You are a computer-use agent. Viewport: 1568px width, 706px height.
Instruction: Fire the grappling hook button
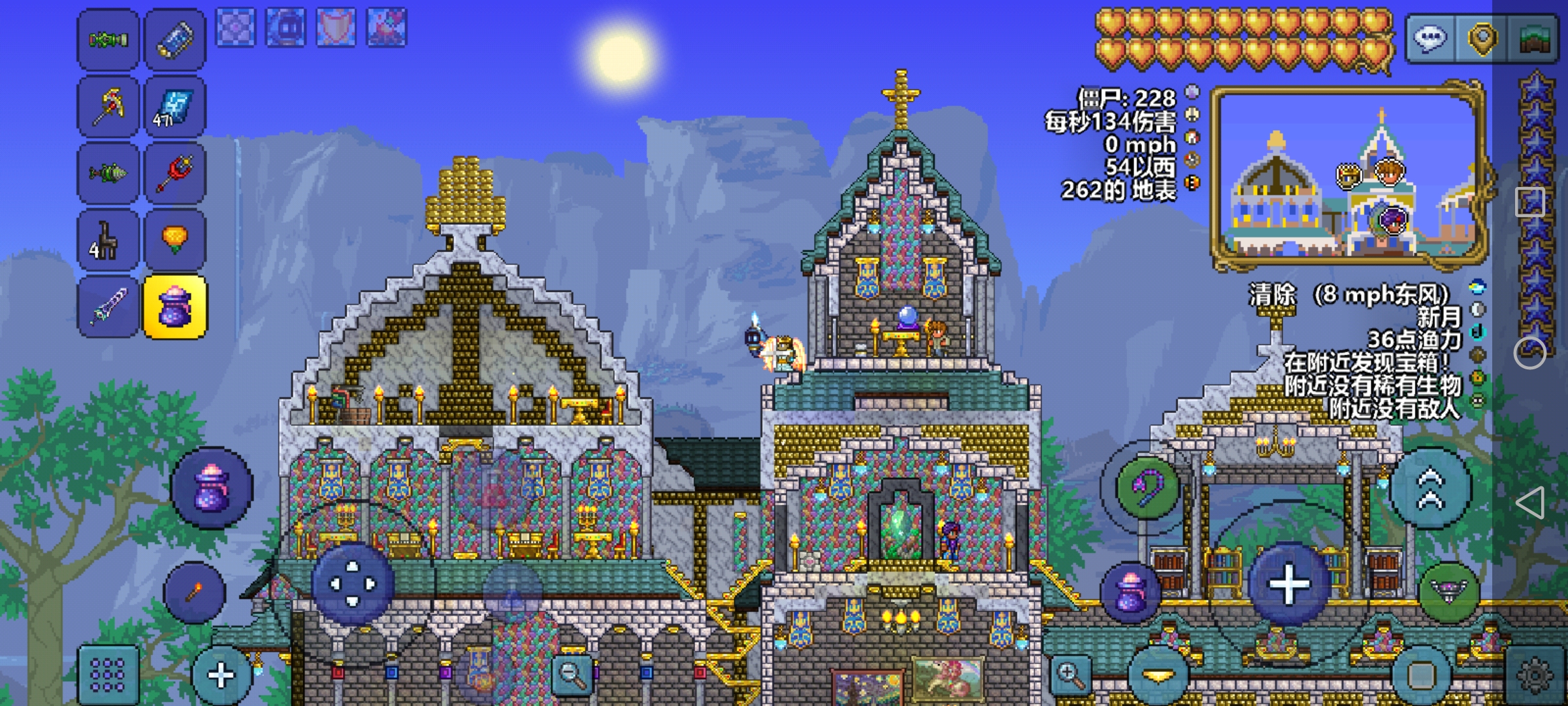point(1148,488)
